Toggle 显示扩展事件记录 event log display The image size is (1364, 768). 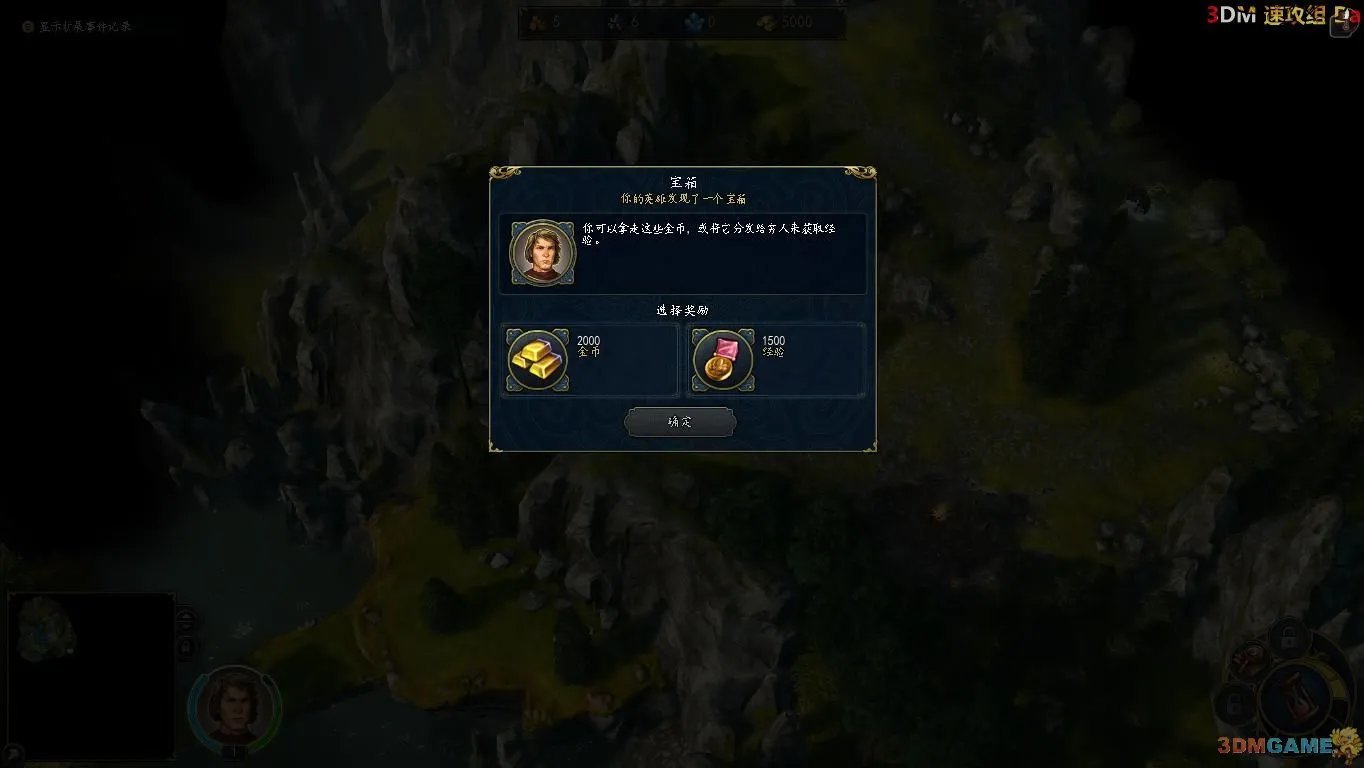[x=27, y=28]
